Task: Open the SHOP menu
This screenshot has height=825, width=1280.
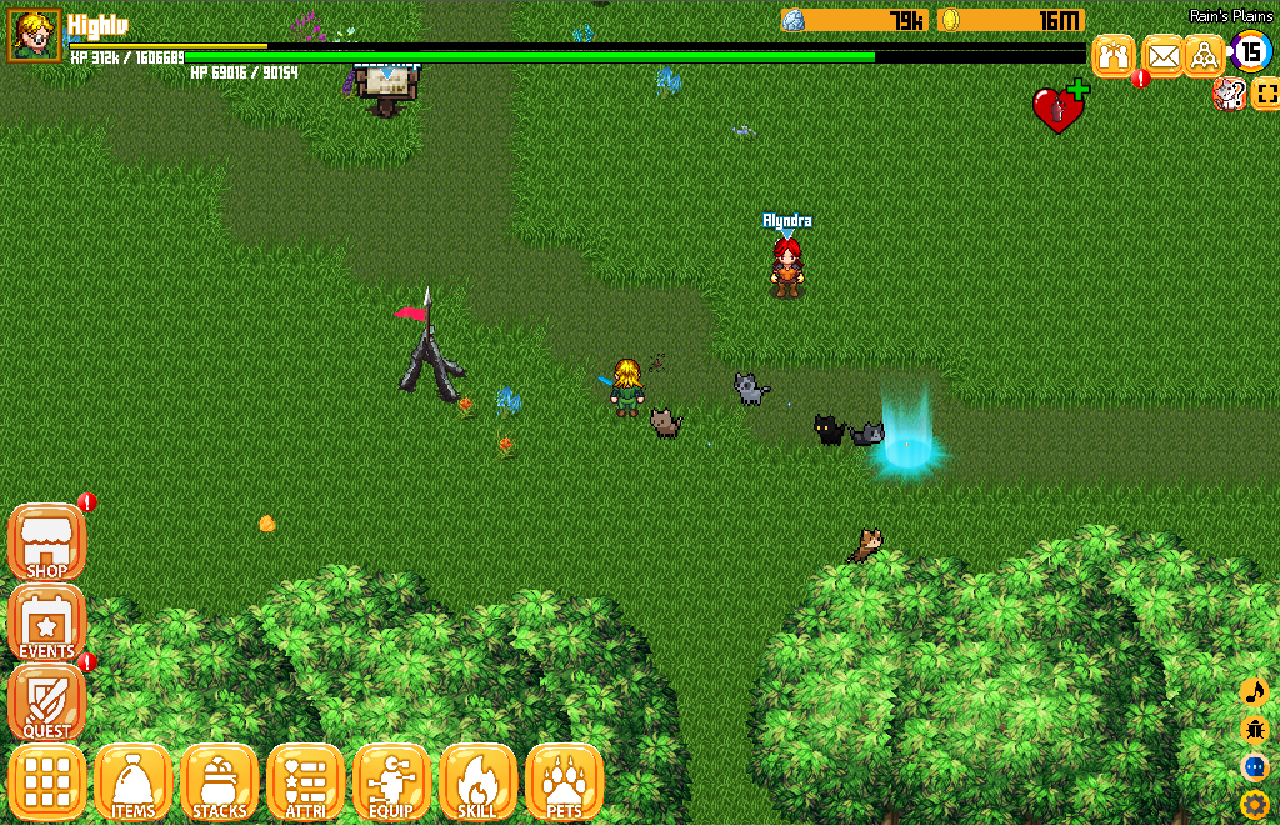Action: [46, 543]
